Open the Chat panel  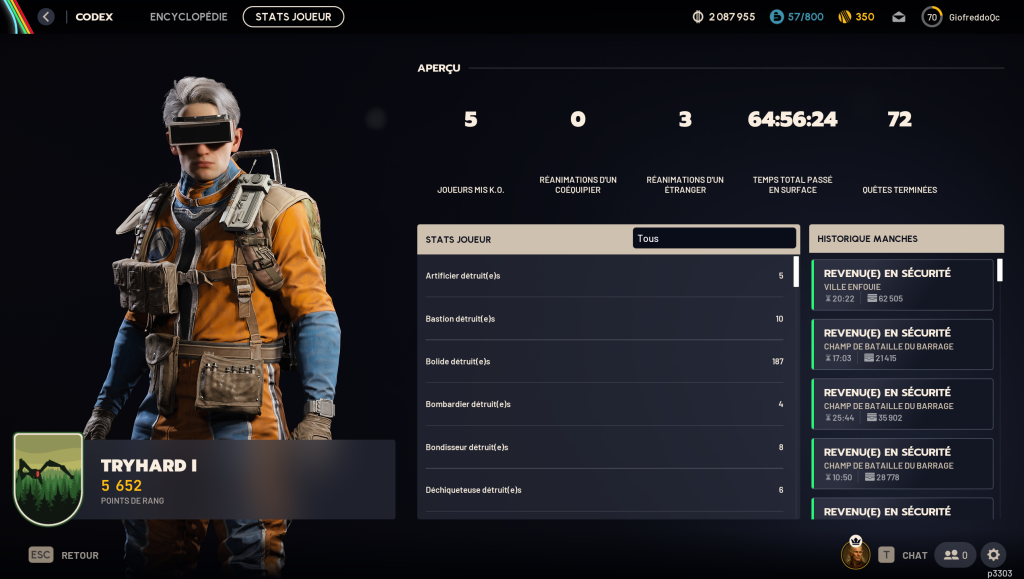tap(903, 555)
